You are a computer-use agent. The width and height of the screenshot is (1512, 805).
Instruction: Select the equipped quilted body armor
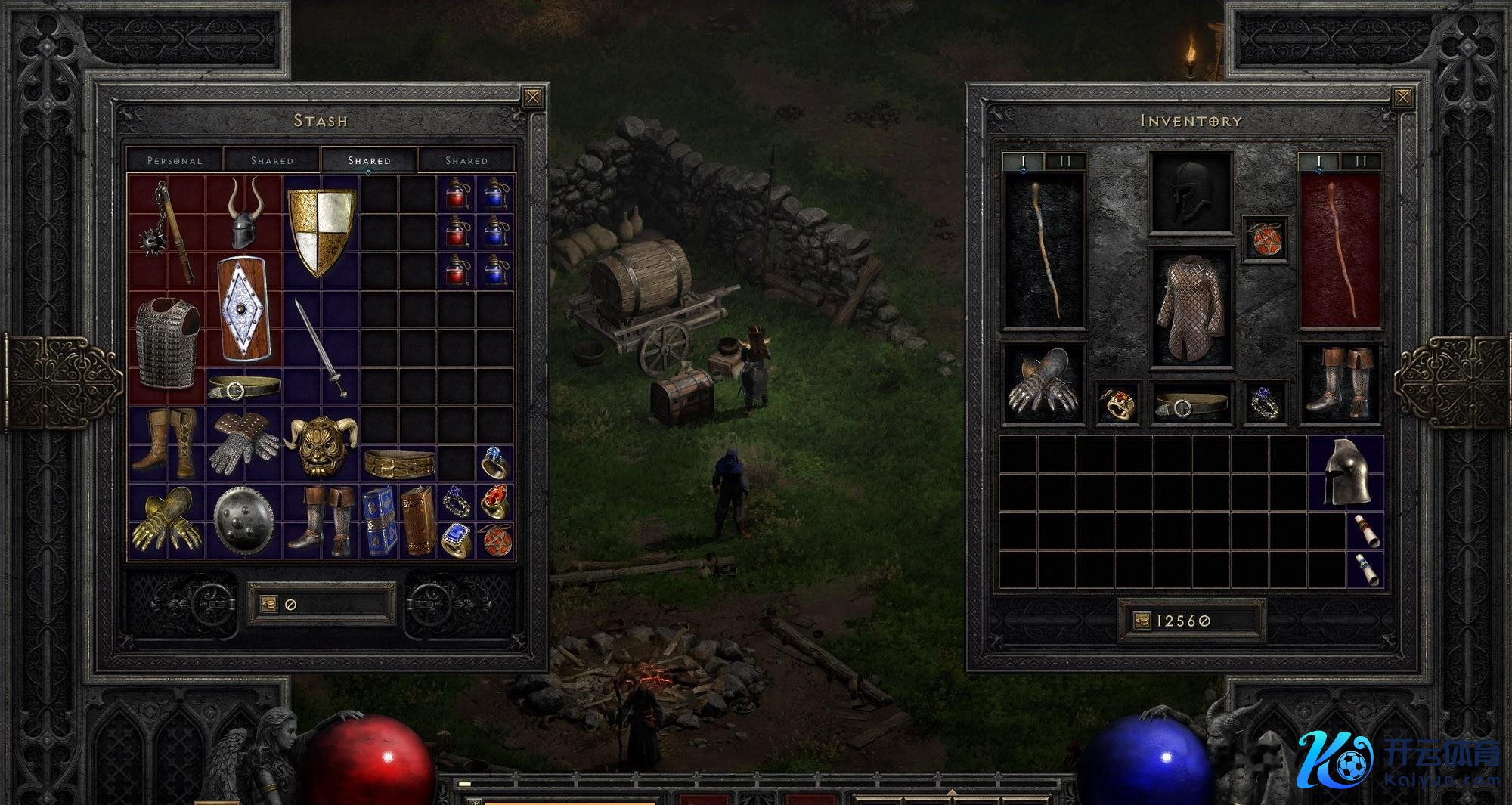pyautogui.click(x=1190, y=308)
